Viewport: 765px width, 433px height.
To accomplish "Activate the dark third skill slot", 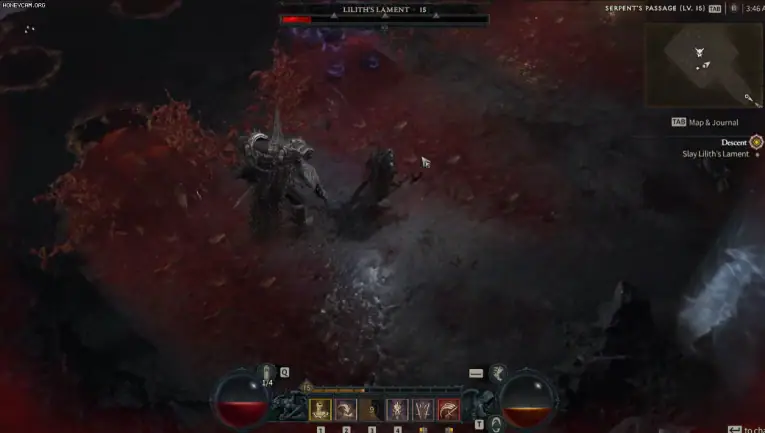I will (x=372, y=408).
